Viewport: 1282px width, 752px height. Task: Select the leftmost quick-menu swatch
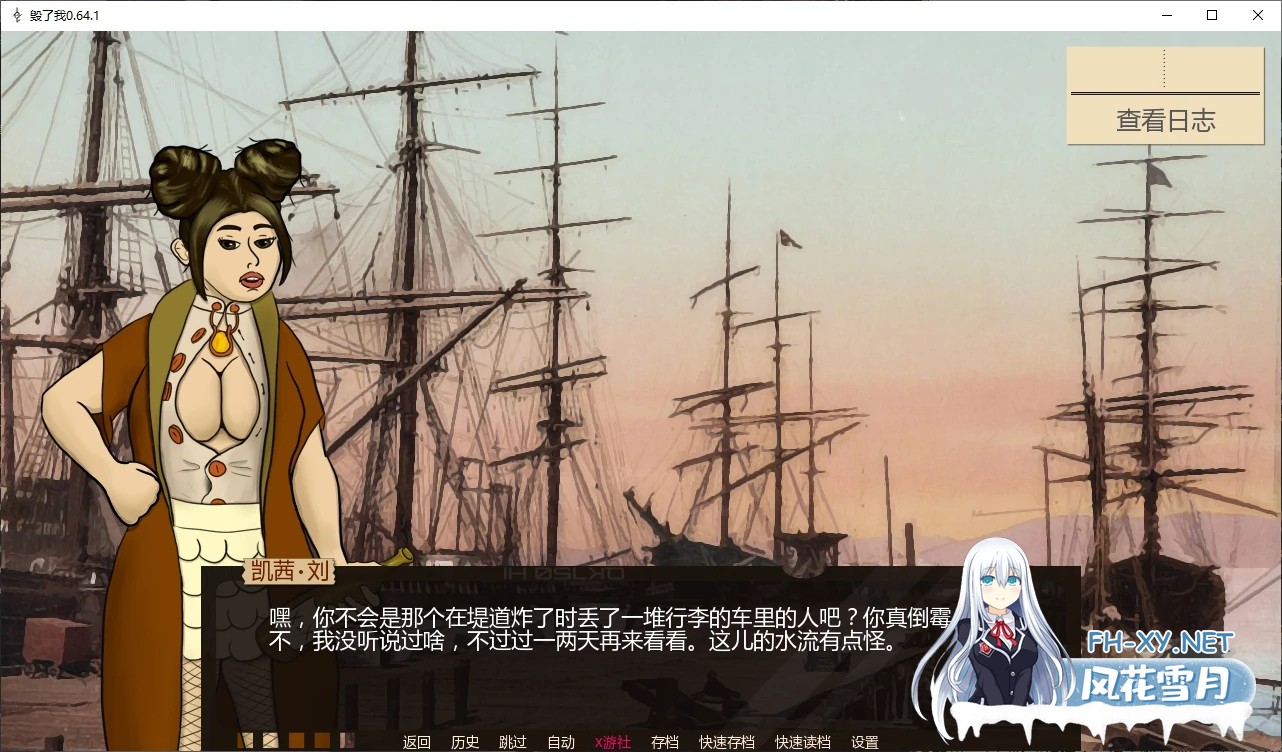(x=245, y=740)
